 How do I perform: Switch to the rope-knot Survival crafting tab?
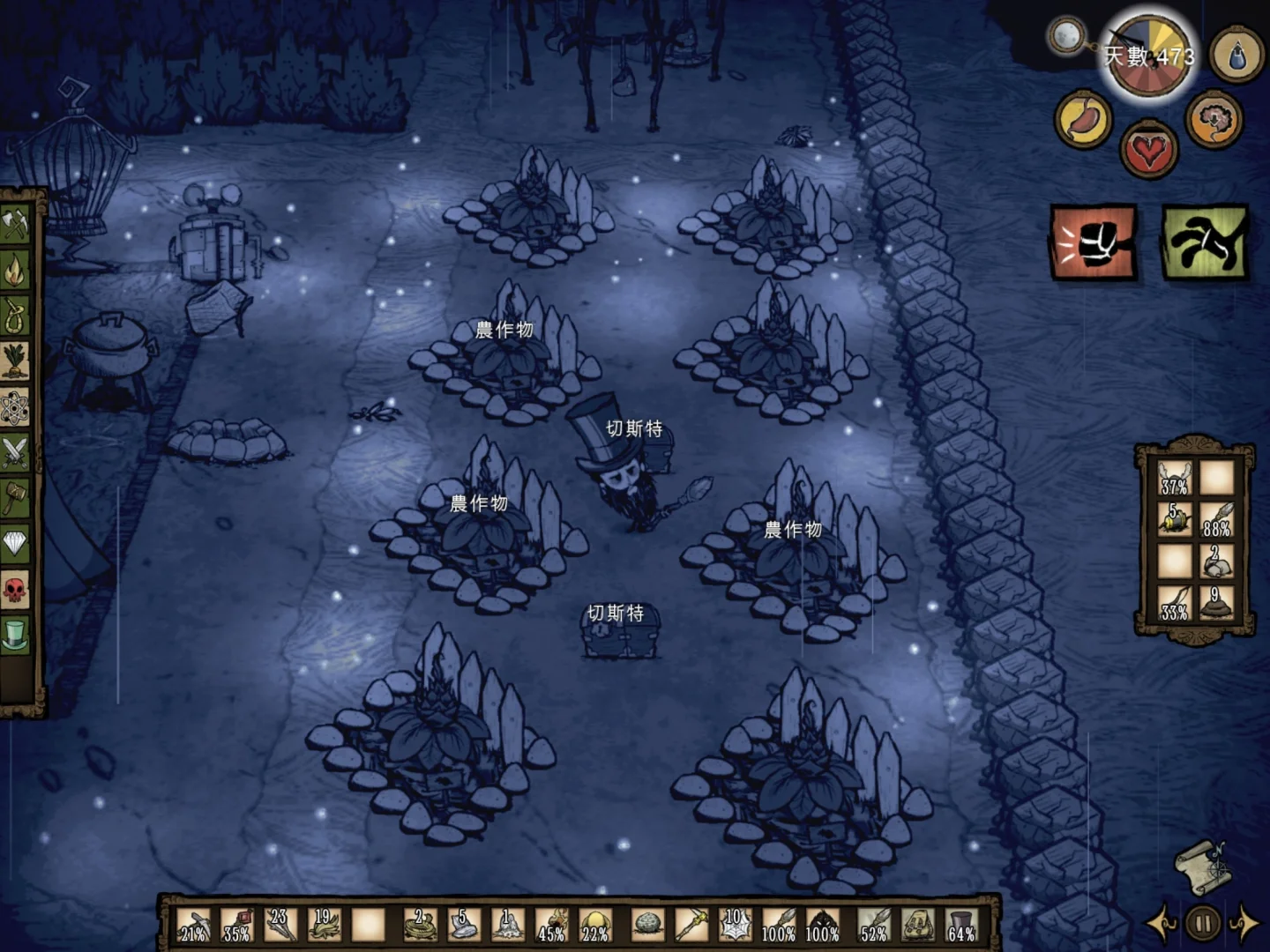tap(15, 316)
